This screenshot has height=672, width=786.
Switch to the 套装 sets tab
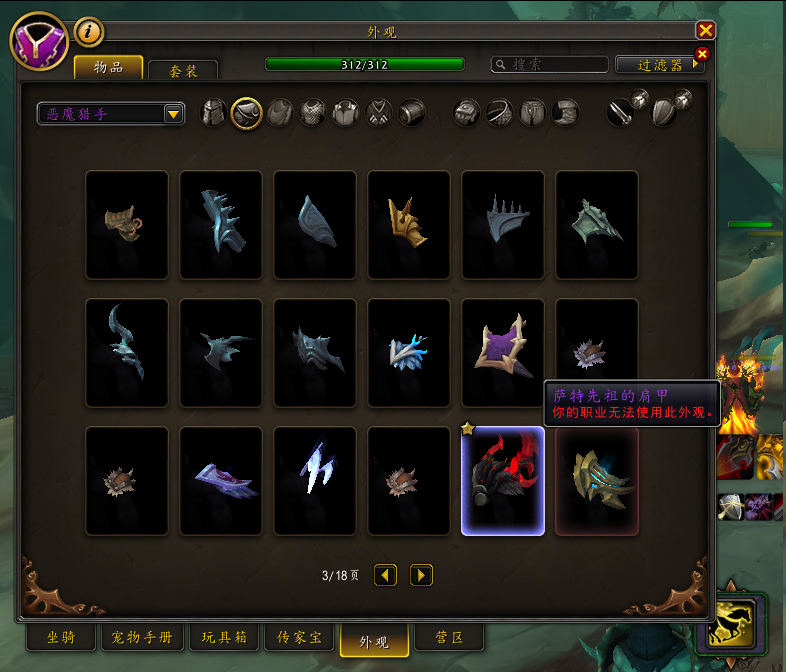tap(182, 71)
